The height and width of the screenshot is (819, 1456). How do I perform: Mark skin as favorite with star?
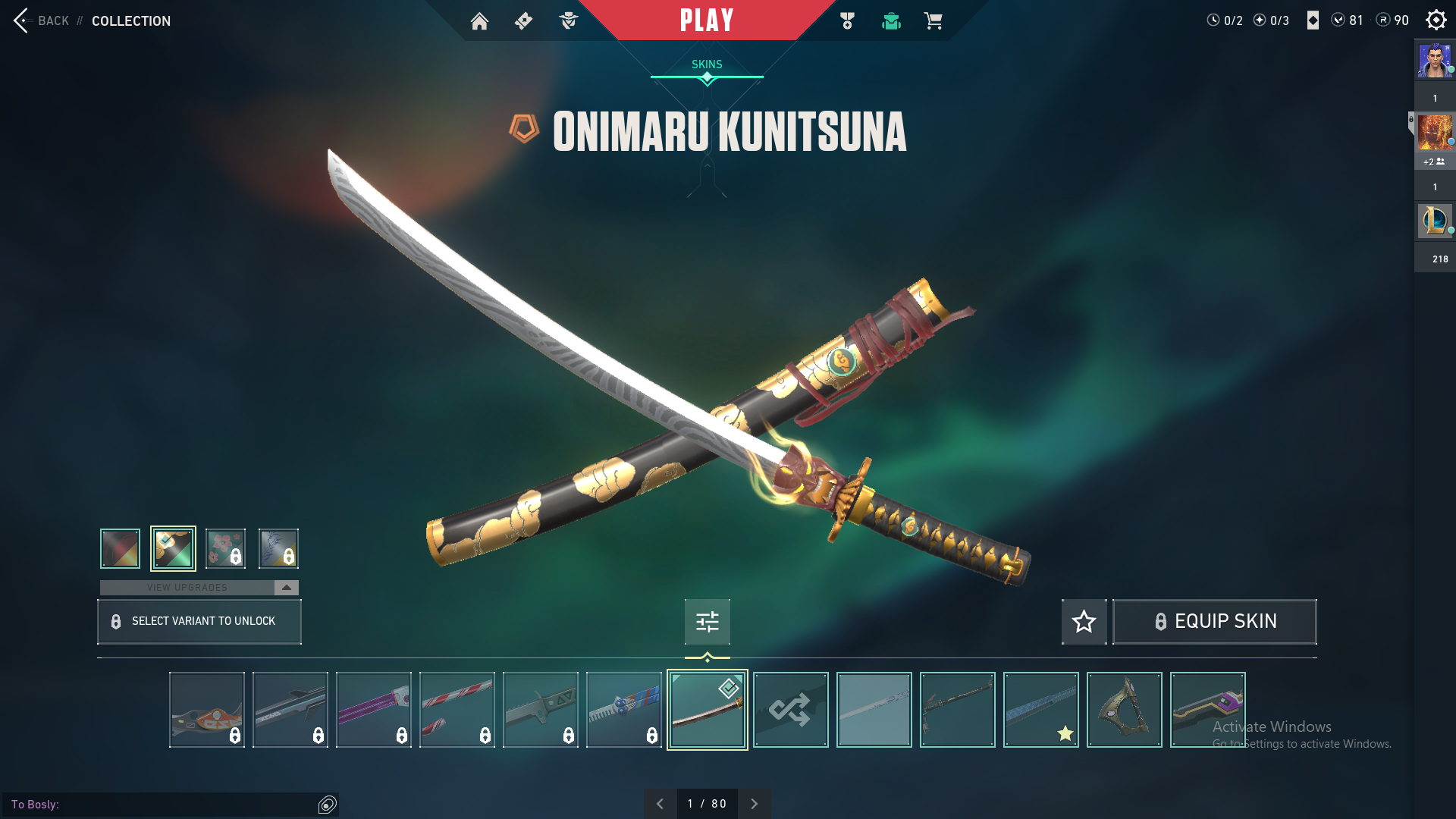click(x=1084, y=622)
